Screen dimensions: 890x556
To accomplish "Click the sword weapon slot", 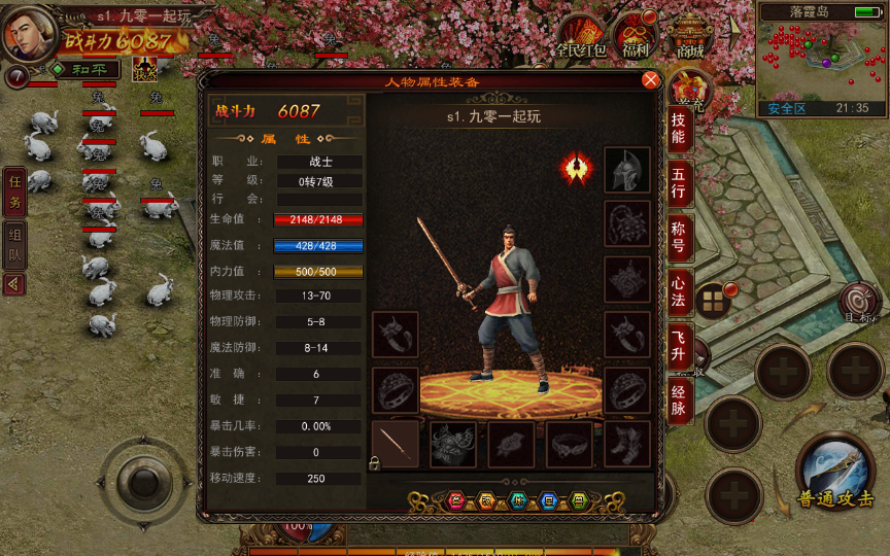I will point(395,444).
